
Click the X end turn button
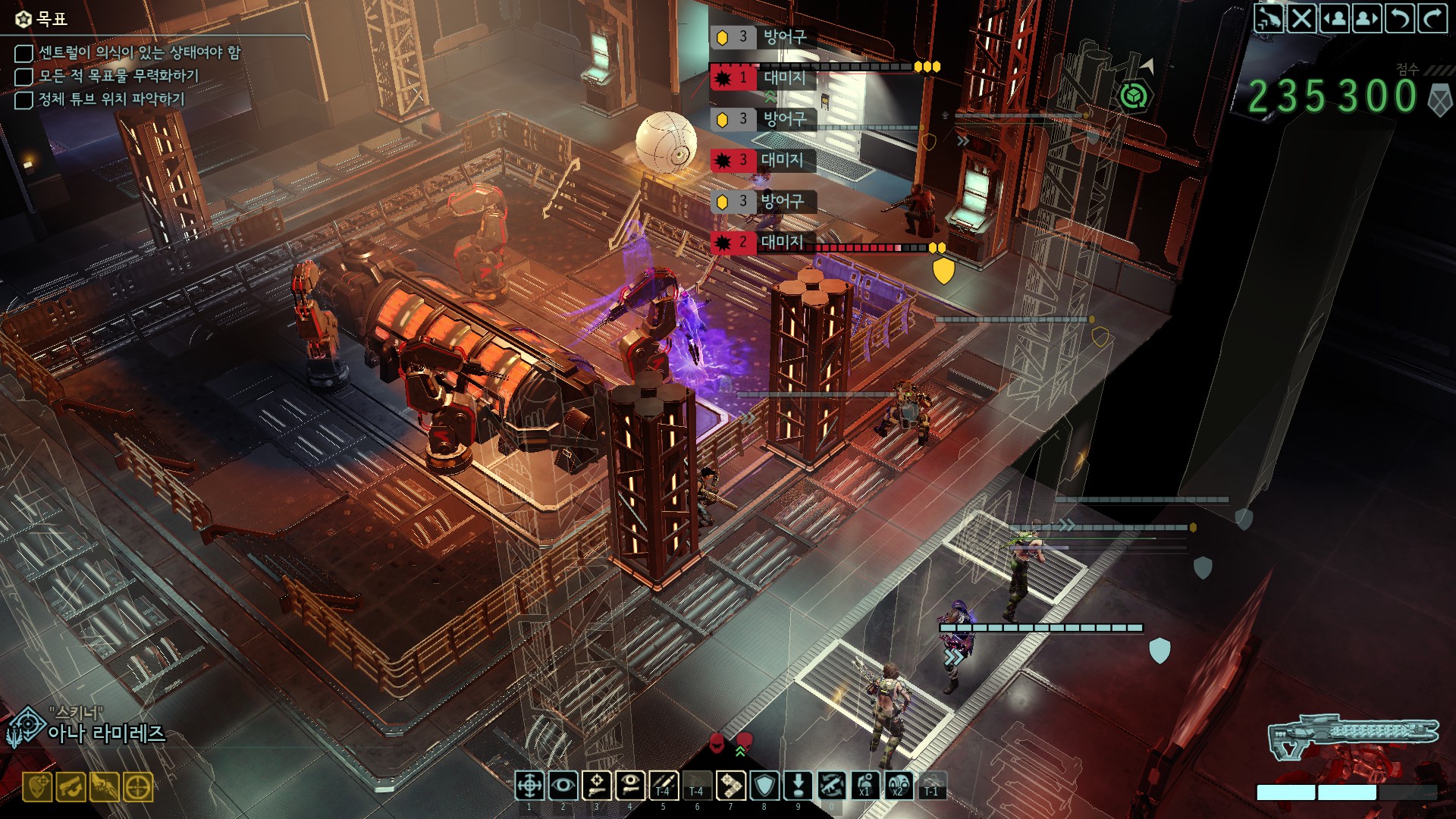(x=1302, y=18)
